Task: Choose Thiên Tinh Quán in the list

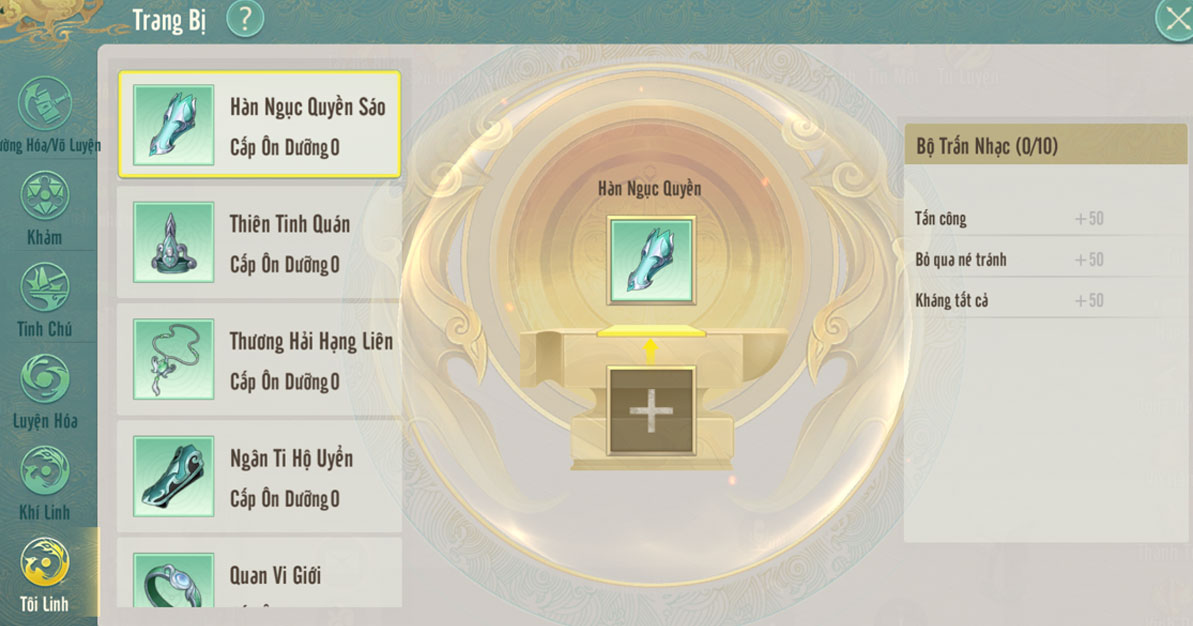Action: (x=259, y=242)
